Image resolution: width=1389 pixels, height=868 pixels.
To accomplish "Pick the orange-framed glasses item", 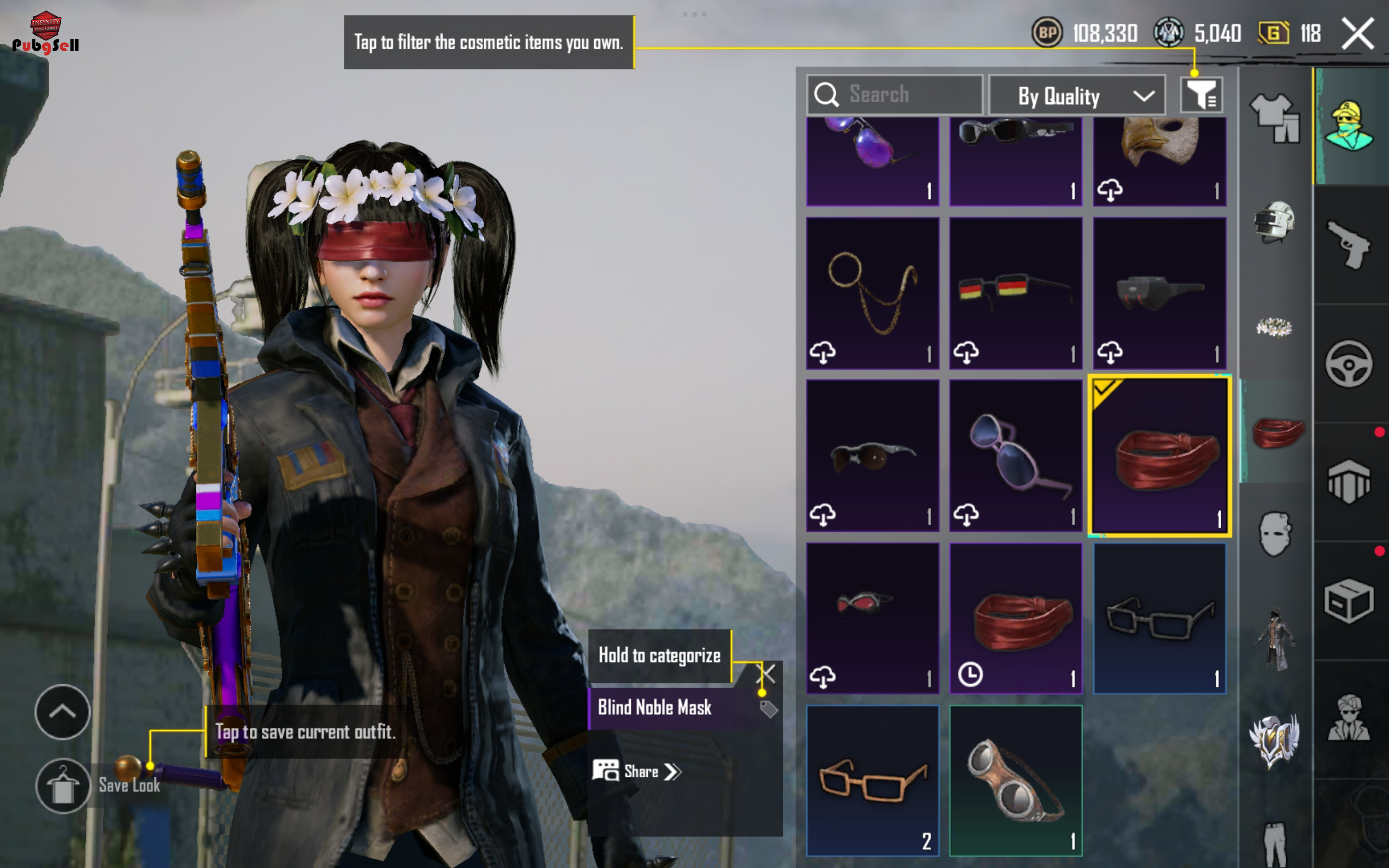I will [872, 781].
